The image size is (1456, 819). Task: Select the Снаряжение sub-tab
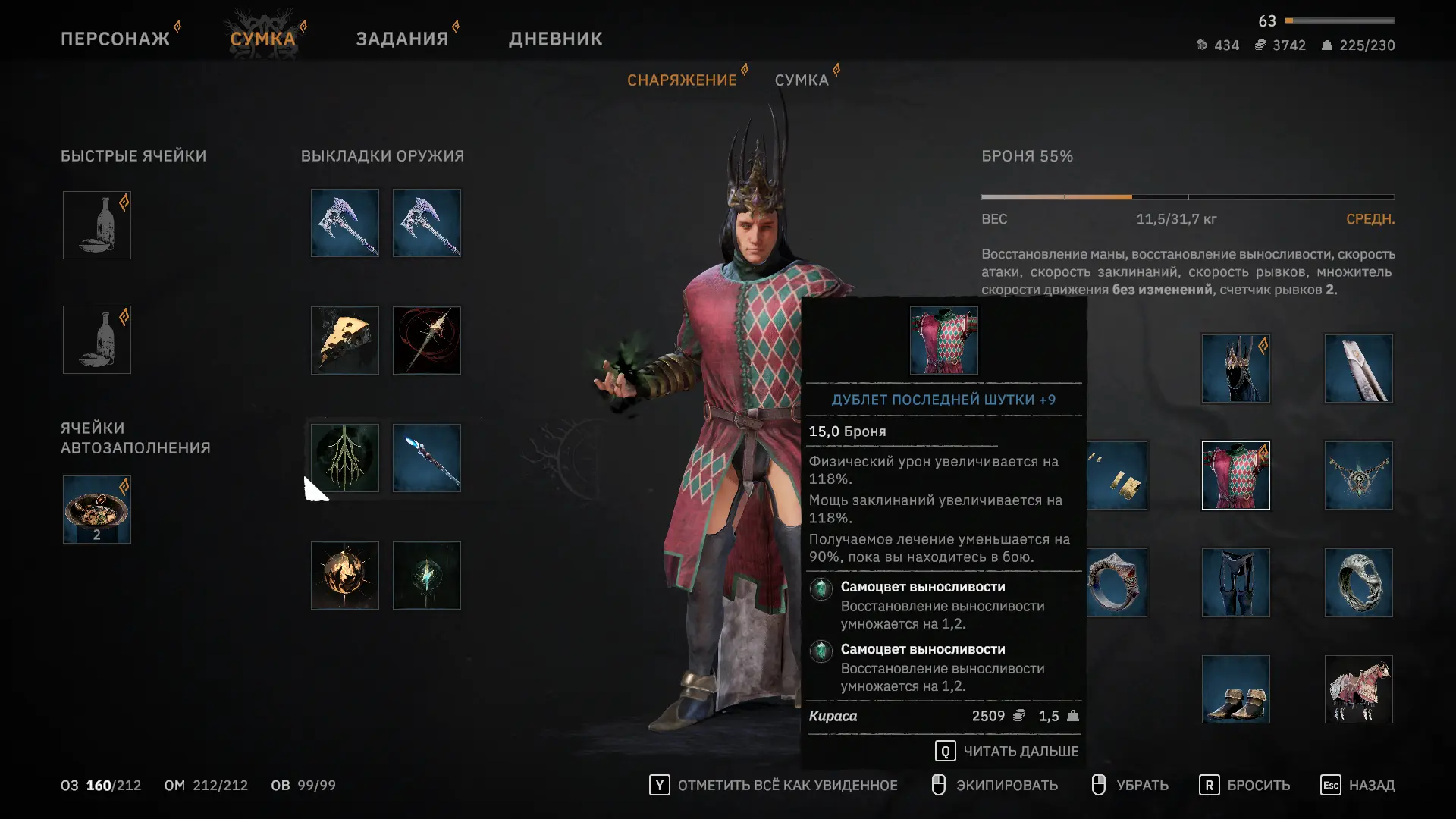[x=682, y=80]
